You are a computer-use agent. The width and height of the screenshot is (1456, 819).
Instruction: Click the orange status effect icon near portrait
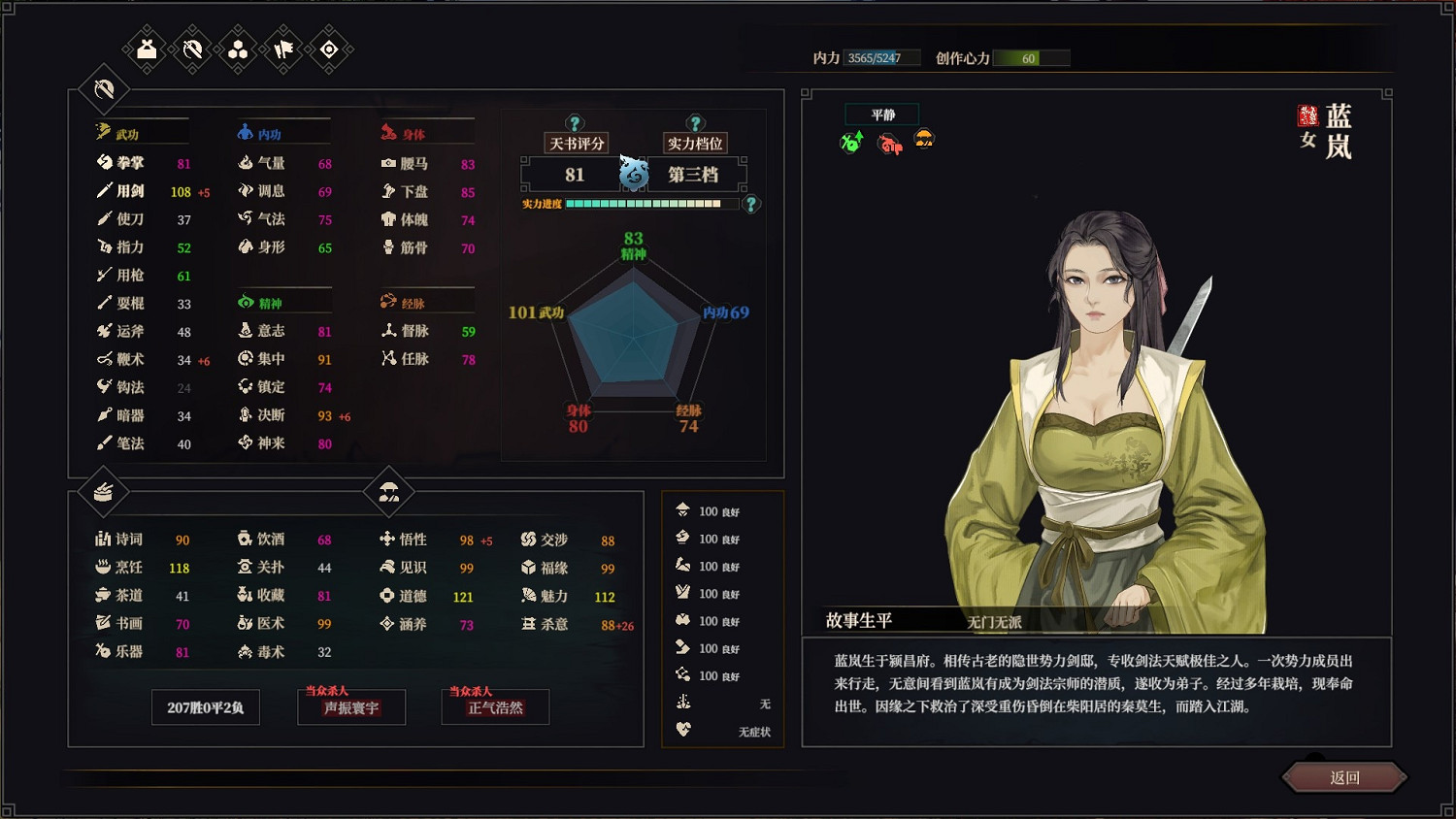(x=925, y=141)
